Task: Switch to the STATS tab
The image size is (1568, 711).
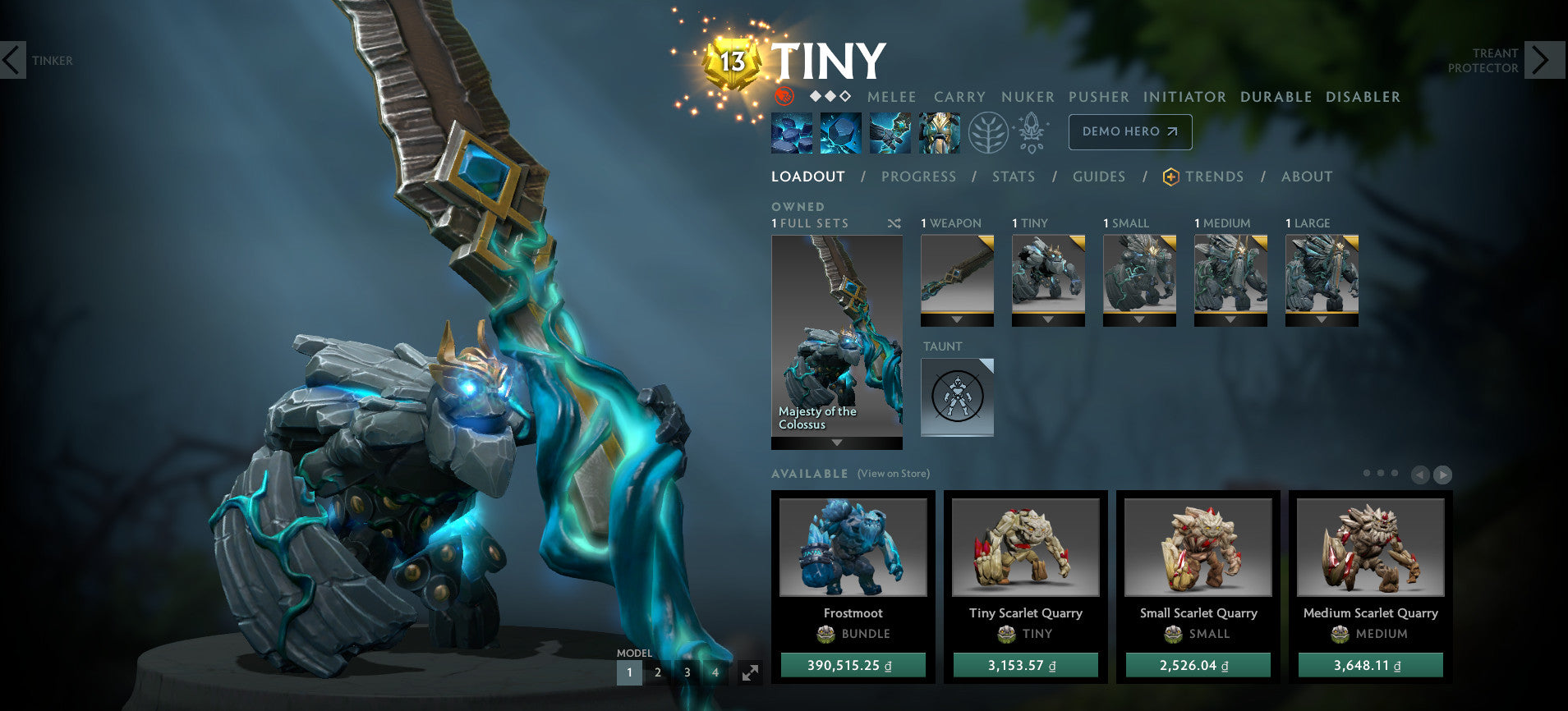Action: [1013, 176]
